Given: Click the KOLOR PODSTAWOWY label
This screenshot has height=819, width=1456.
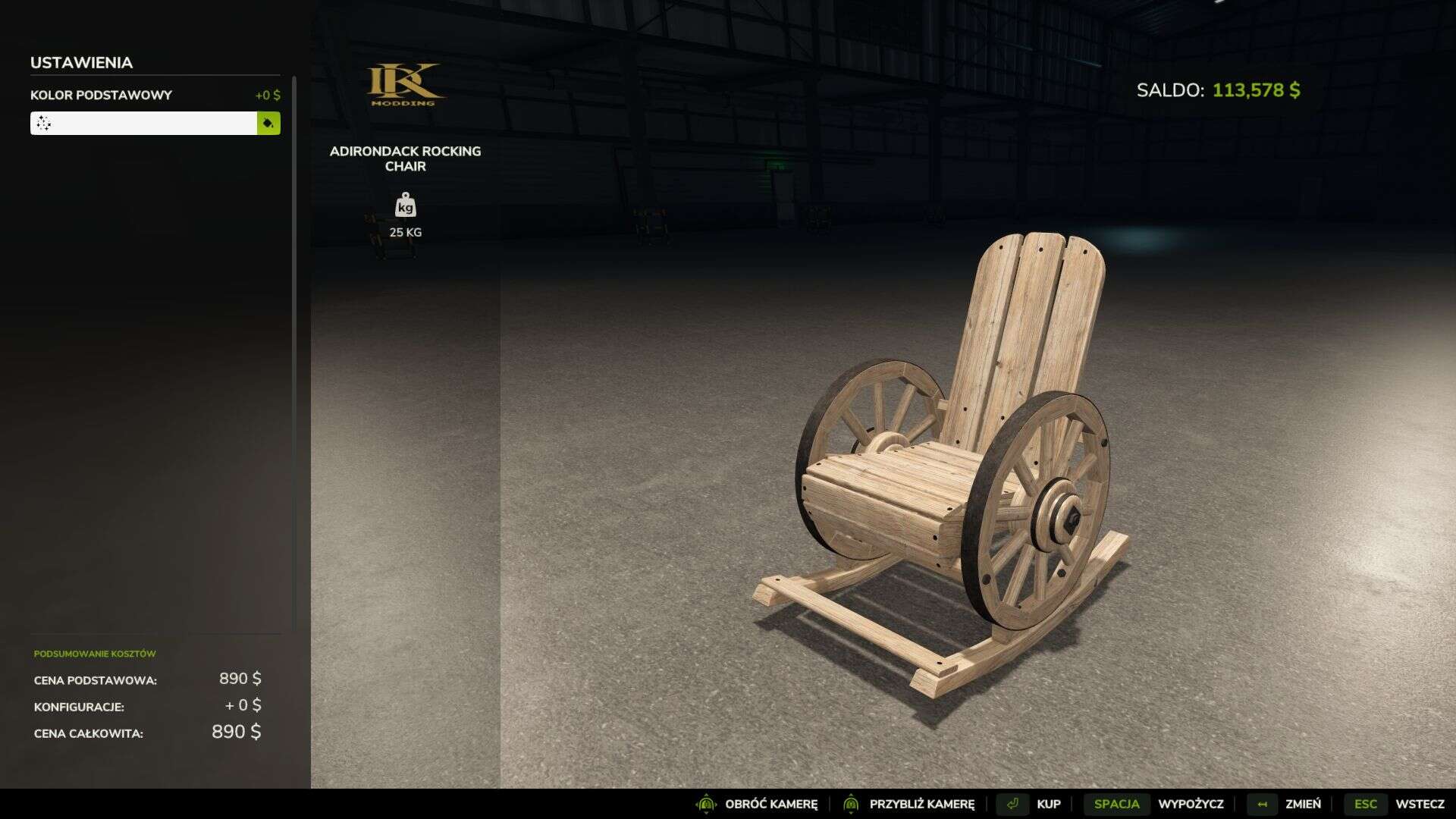Looking at the screenshot, I should tap(99, 96).
